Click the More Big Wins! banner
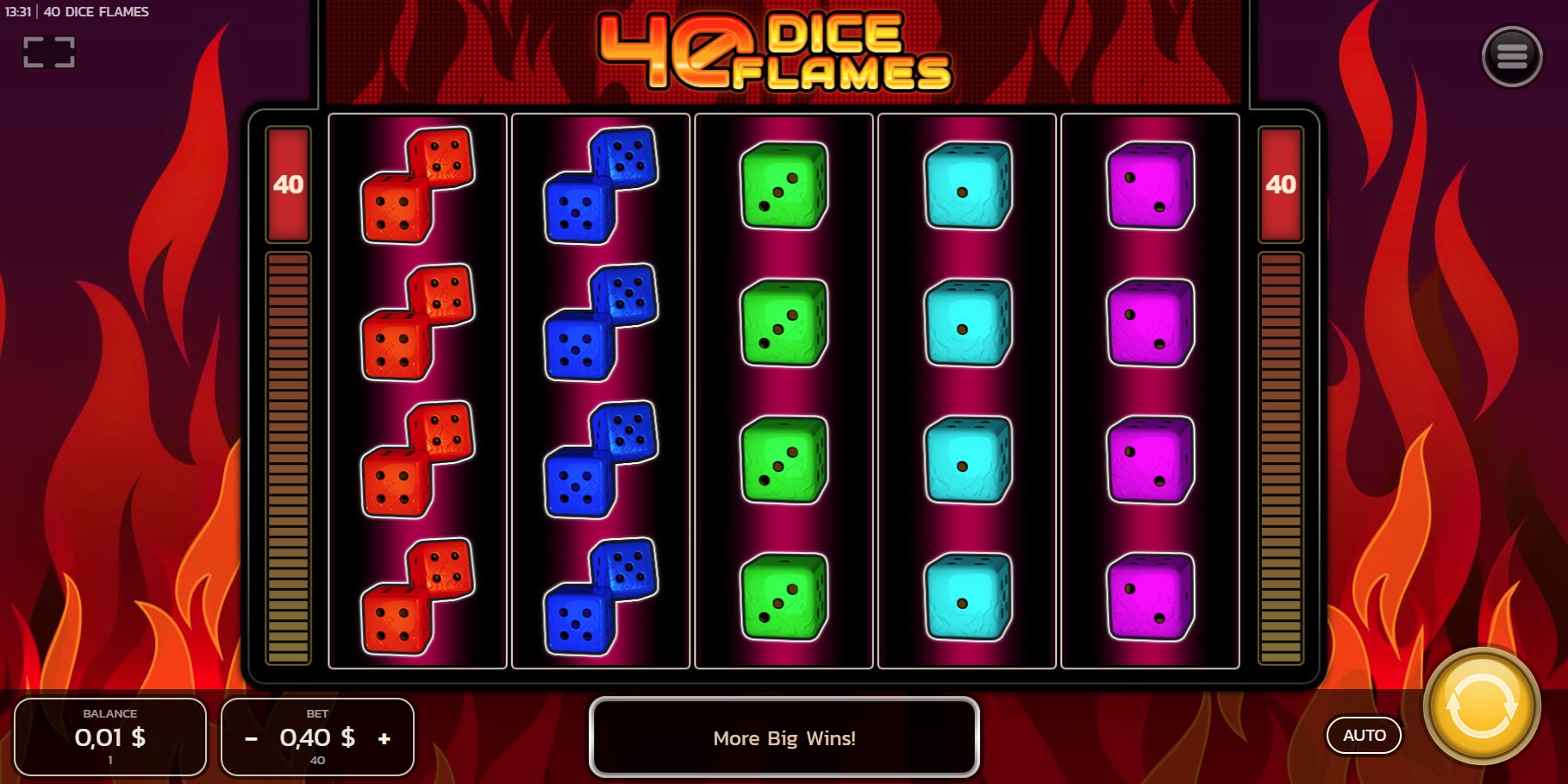 (x=784, y=737)
